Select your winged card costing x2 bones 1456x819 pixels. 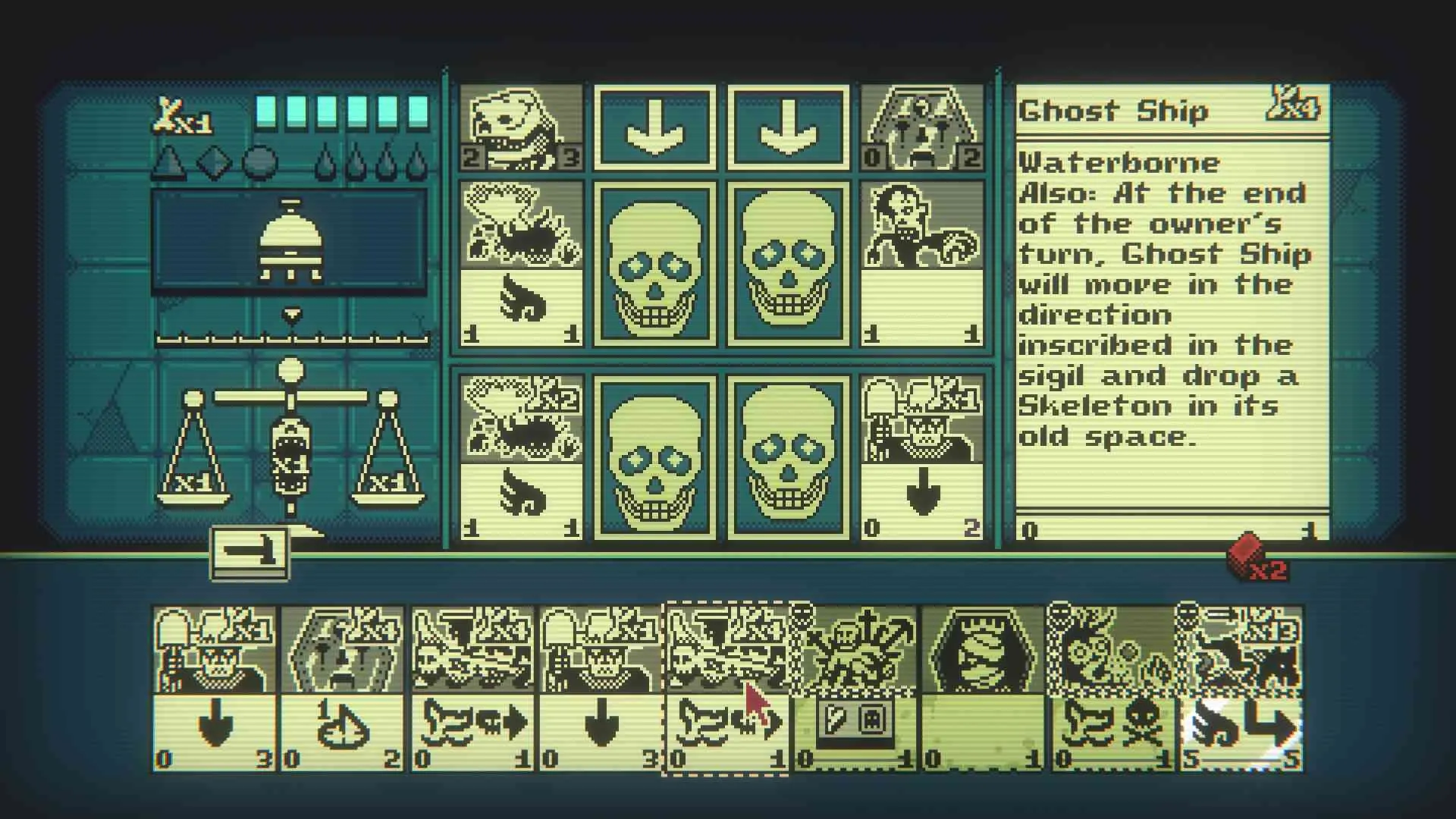521,457
